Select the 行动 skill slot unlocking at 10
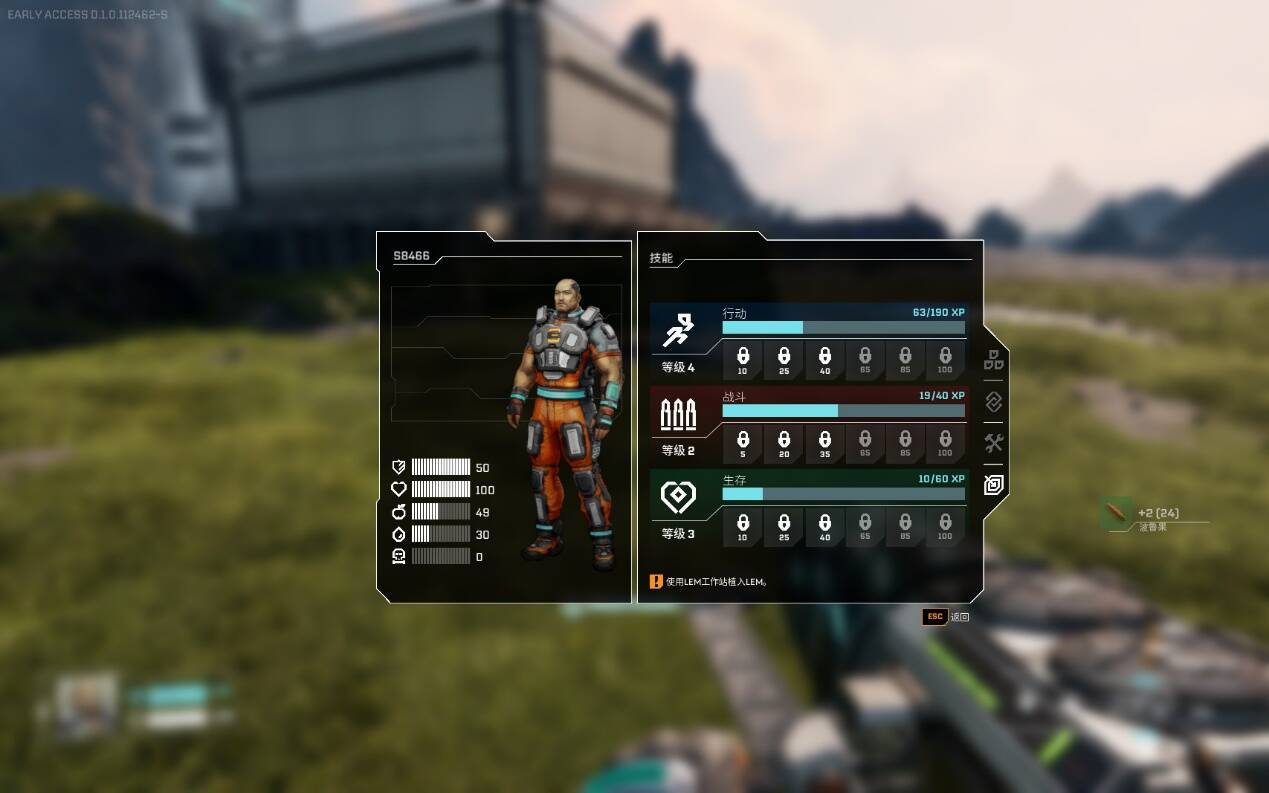This screenshot has width=1269, height=793. [x=743, y=360]
